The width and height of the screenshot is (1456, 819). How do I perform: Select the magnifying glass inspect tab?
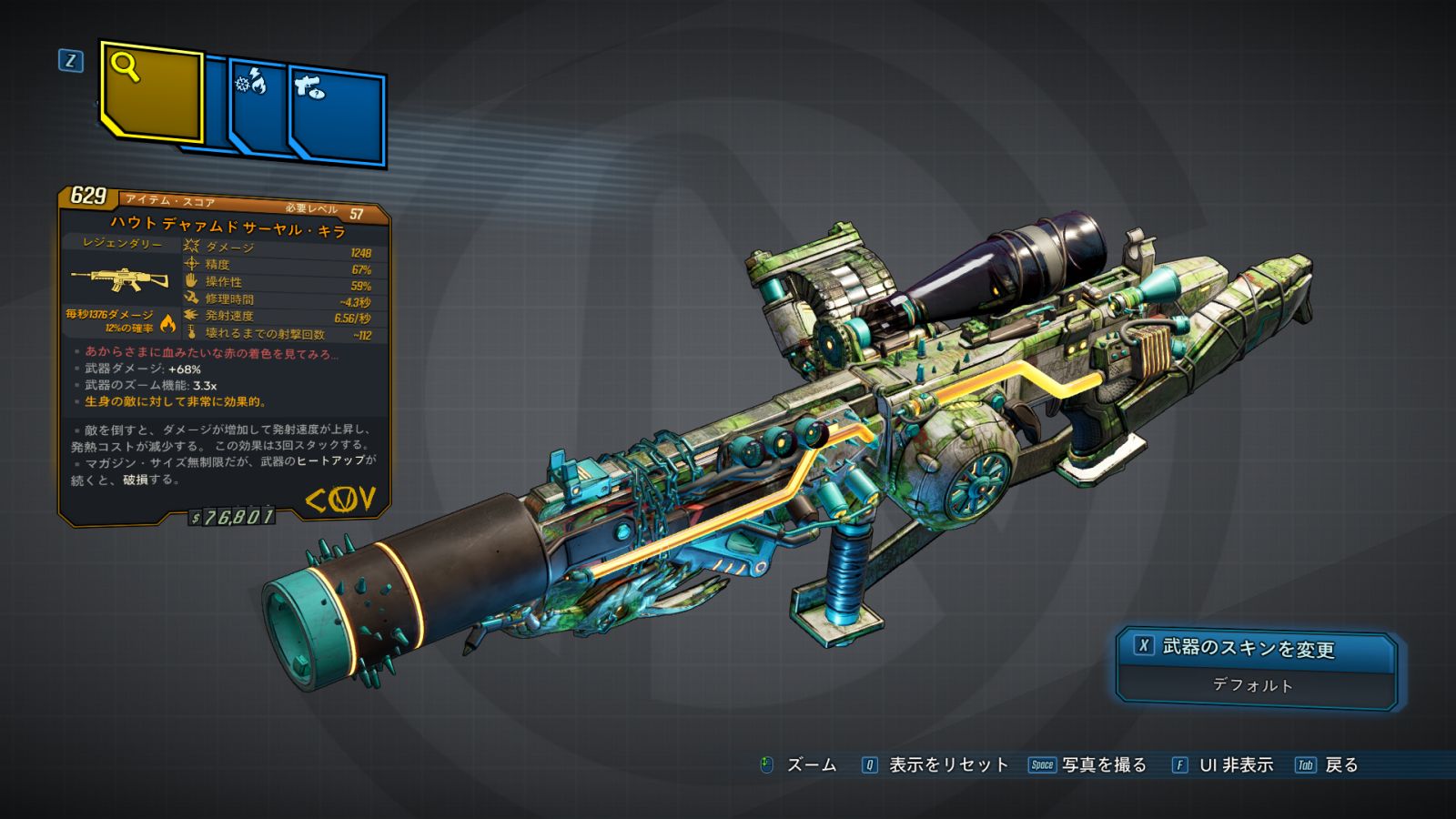tap(150, 91)
